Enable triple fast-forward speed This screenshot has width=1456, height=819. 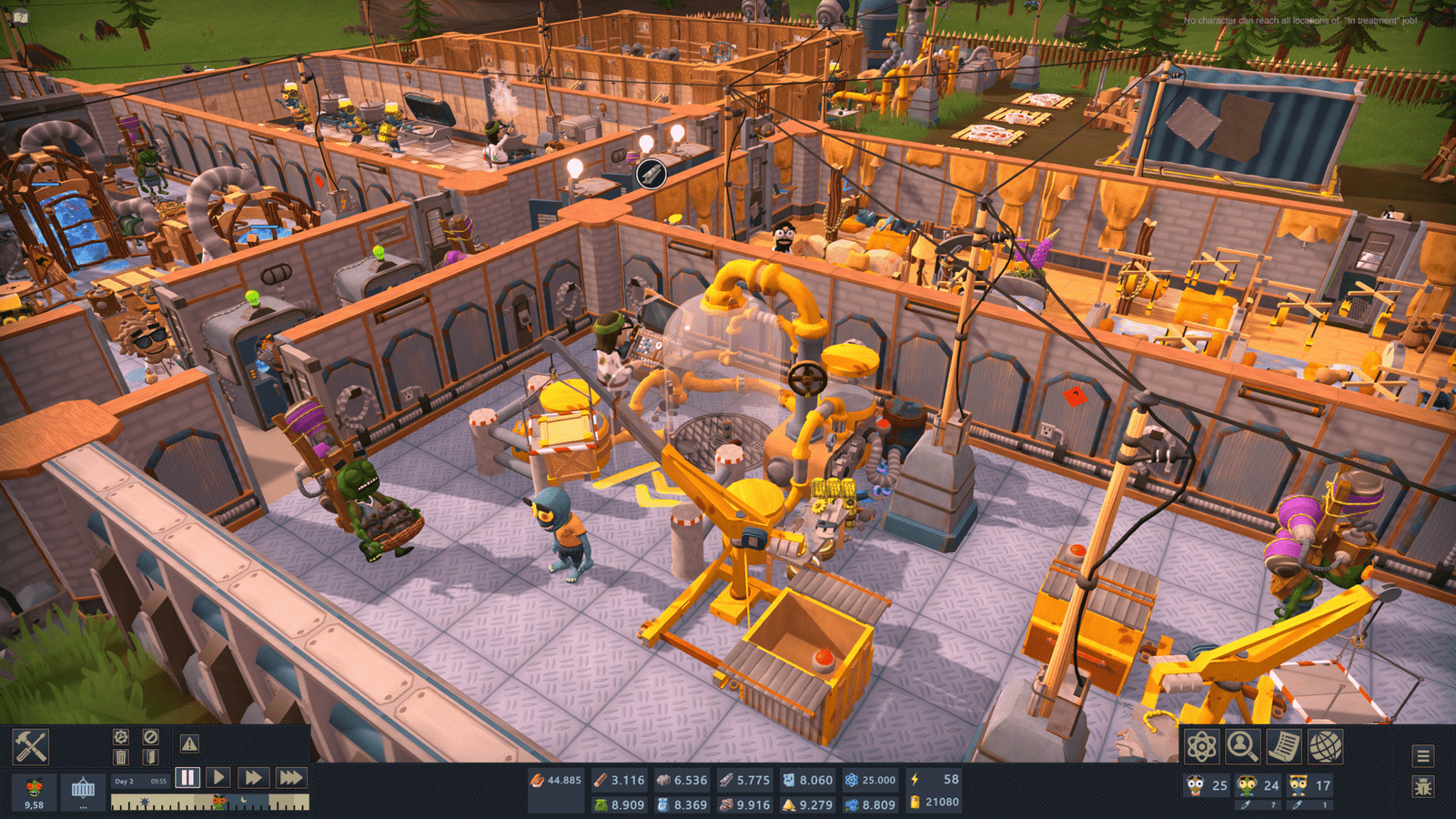[291, 777]
